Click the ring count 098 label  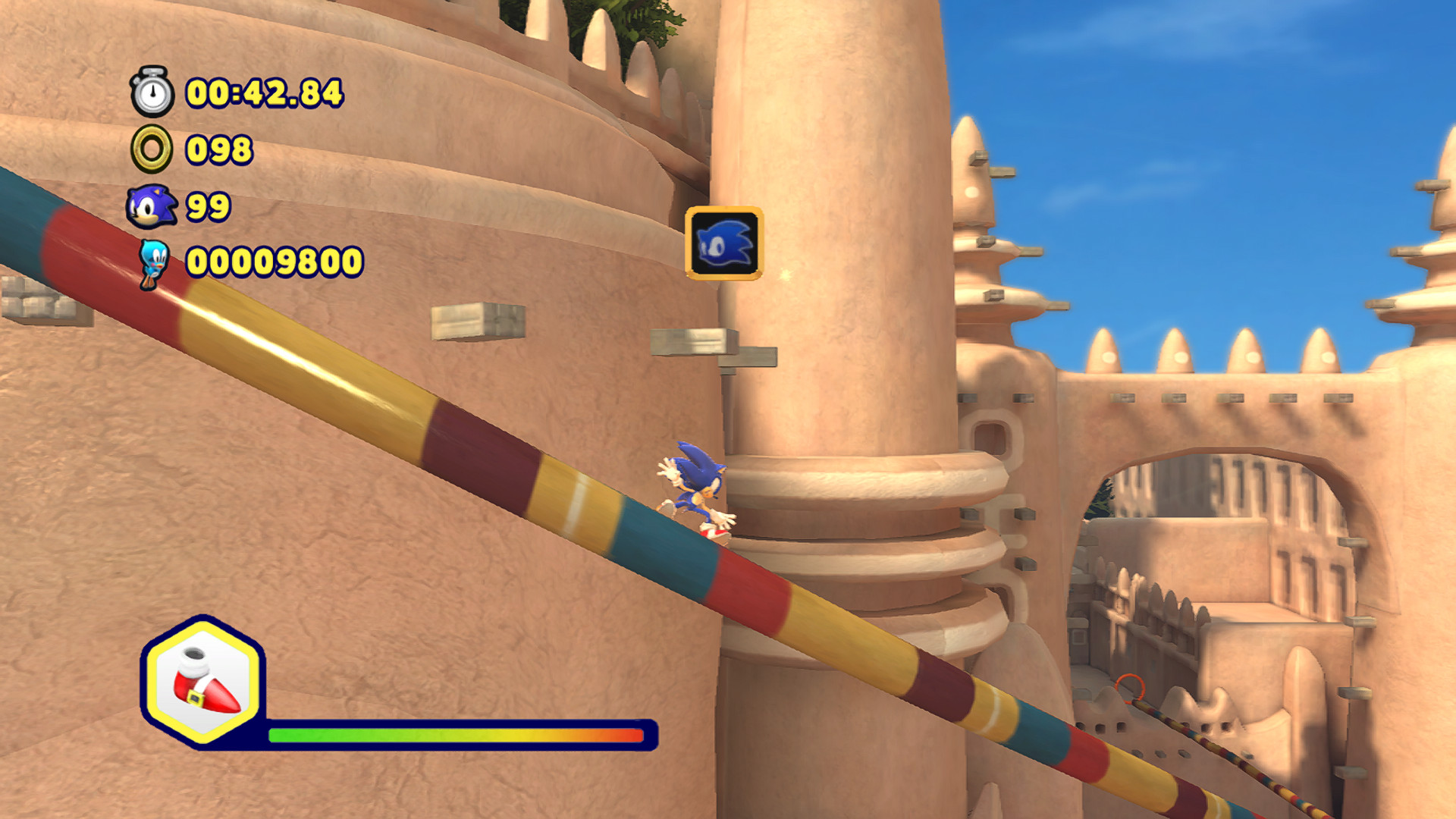[x=218, y=149]
